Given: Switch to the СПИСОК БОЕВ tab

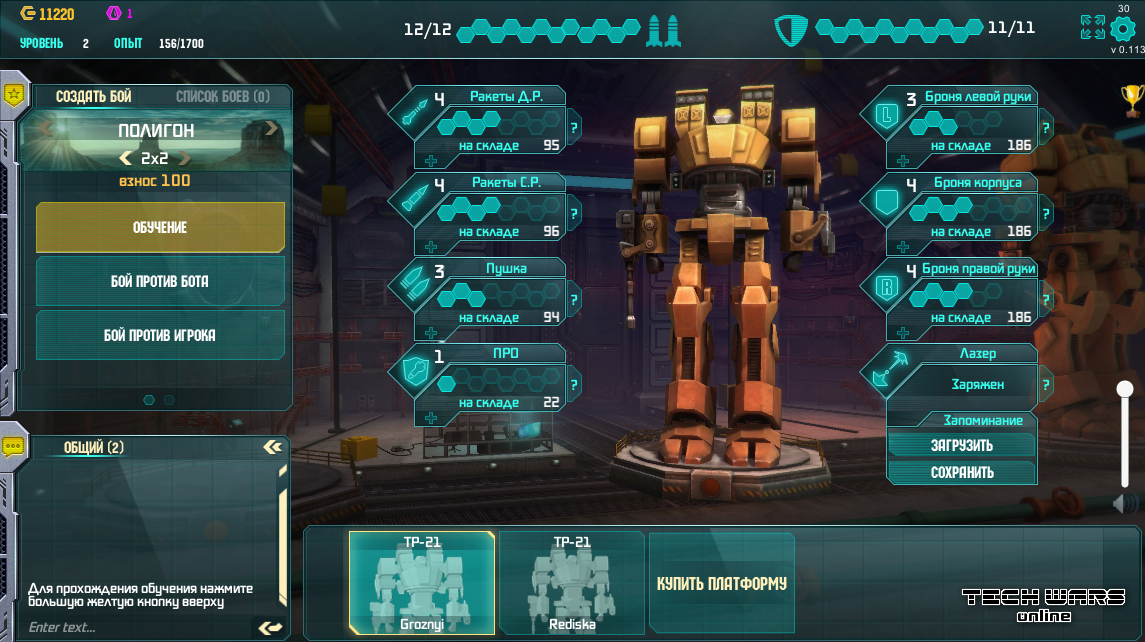Looking at the screenshot, I should click(x=222, y=97).
